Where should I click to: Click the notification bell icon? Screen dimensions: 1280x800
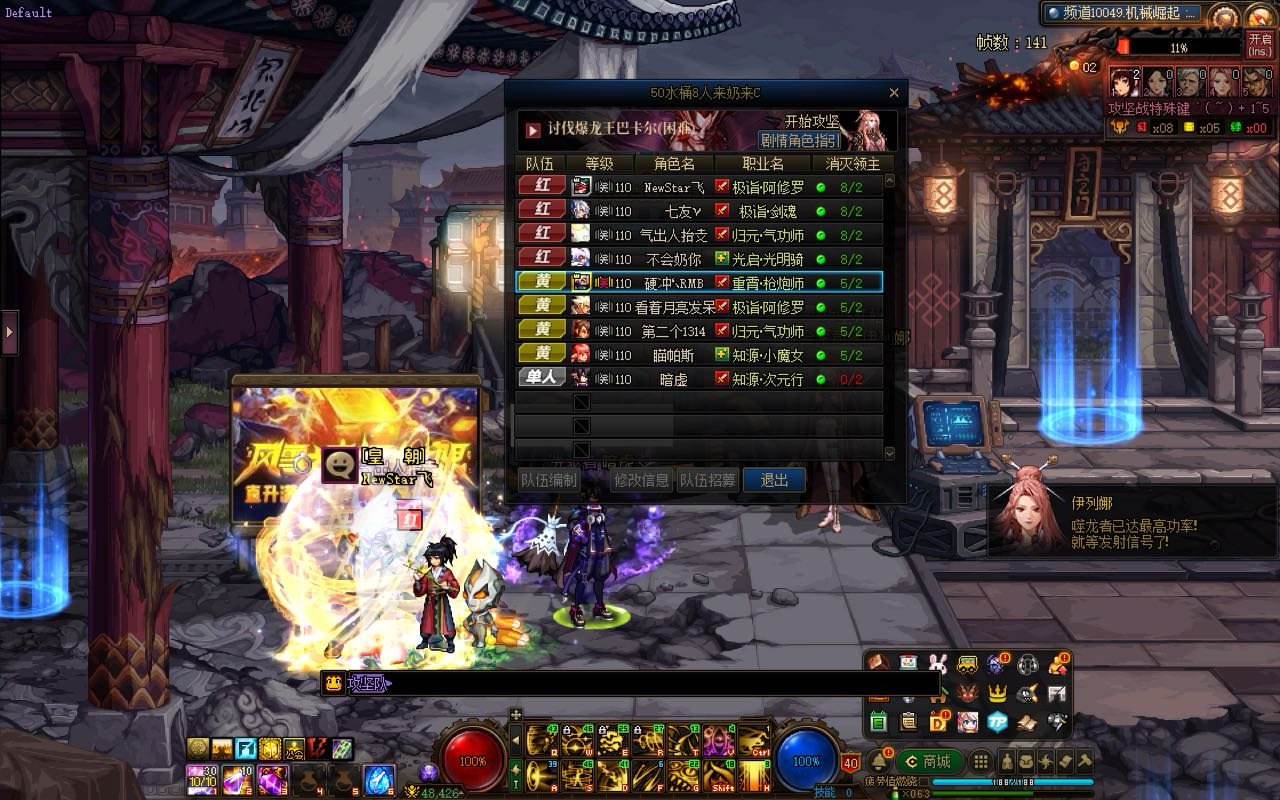[x=879, y=760]
